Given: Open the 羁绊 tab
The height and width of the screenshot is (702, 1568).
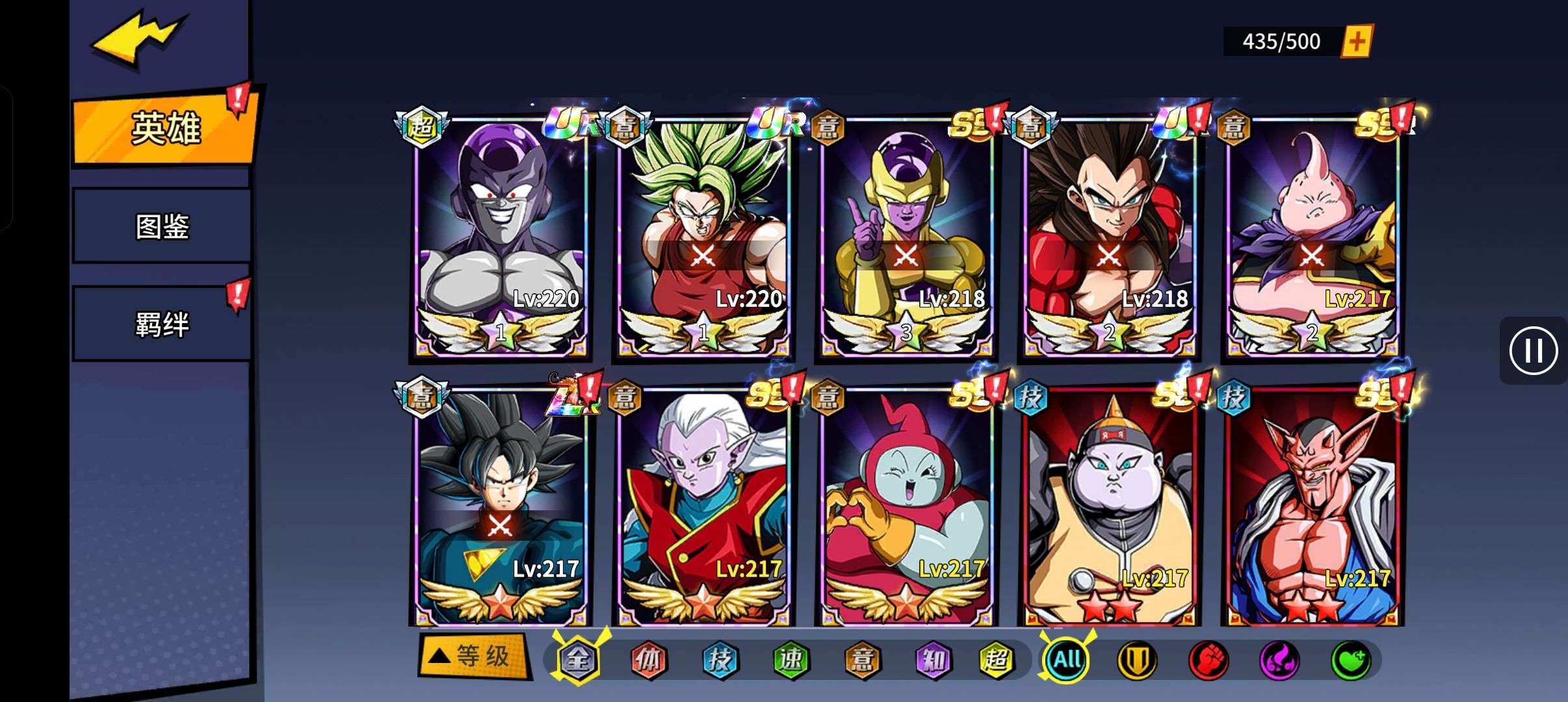Looking at the screenshot, I should click(x=163, y=324).
